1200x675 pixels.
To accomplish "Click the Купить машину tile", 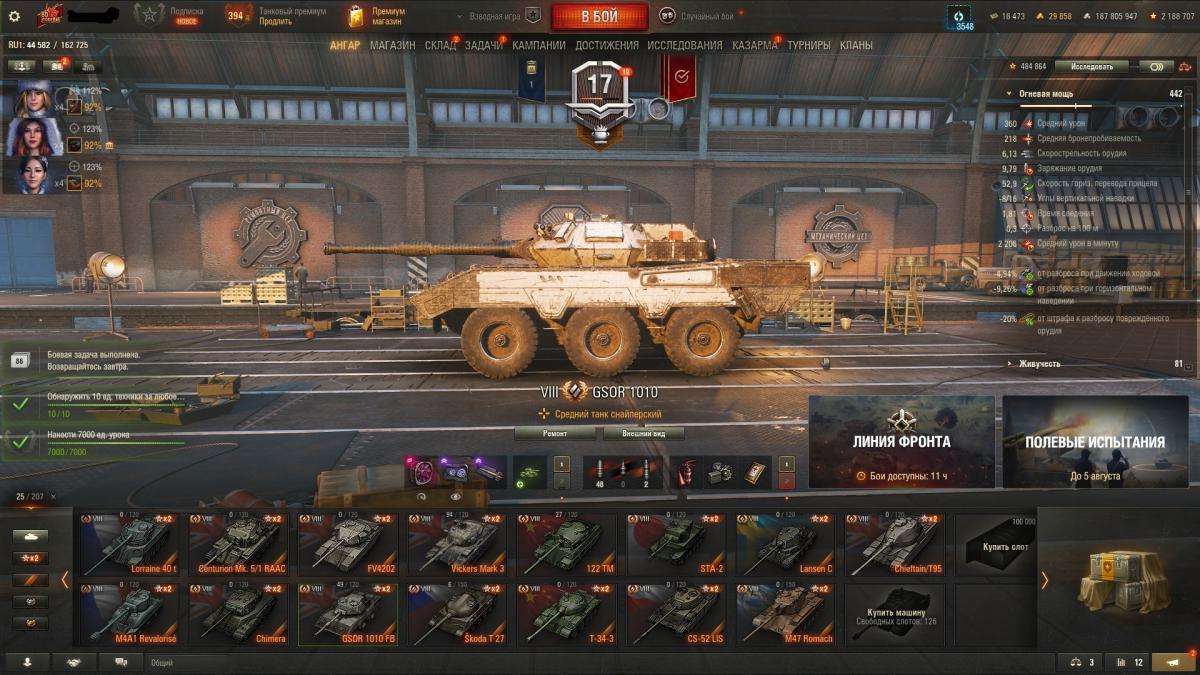I will click(x=894, y=614).
